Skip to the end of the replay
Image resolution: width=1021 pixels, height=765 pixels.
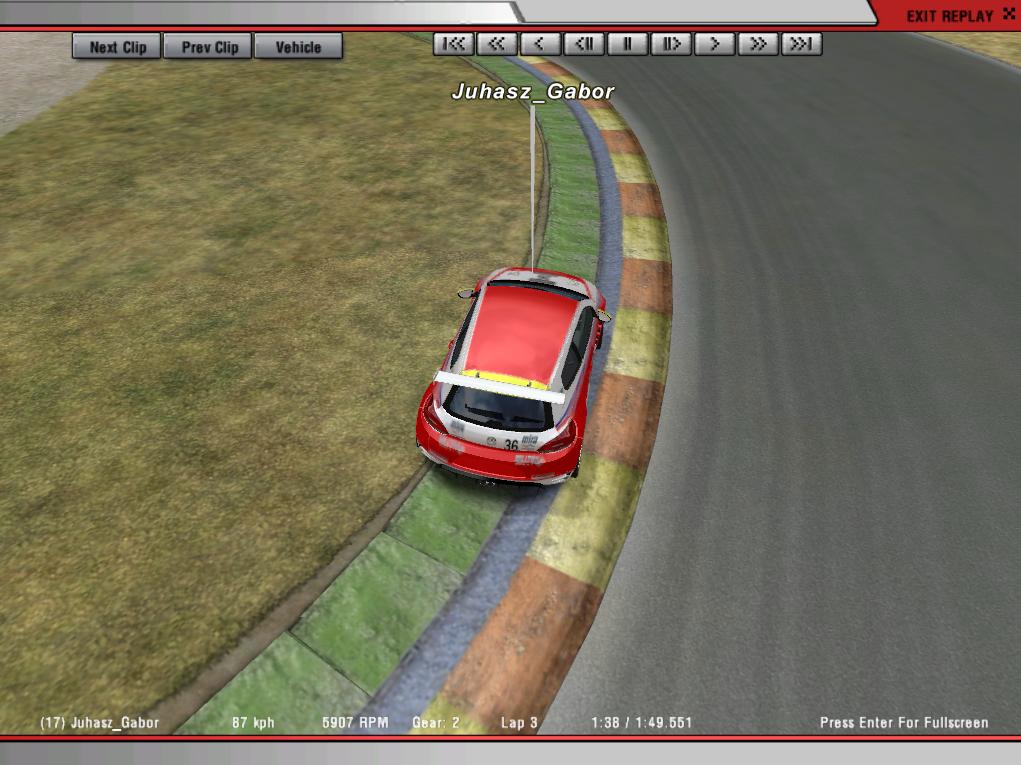(802, 44)
